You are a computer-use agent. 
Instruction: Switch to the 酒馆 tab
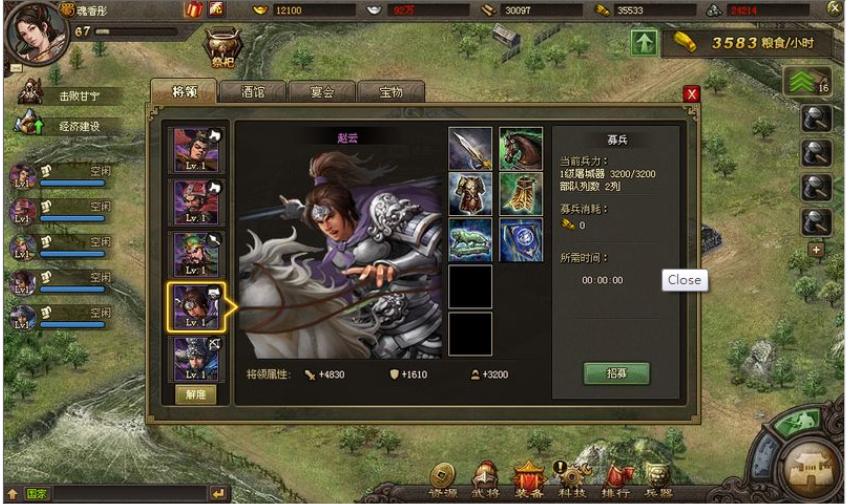point(252,91)
